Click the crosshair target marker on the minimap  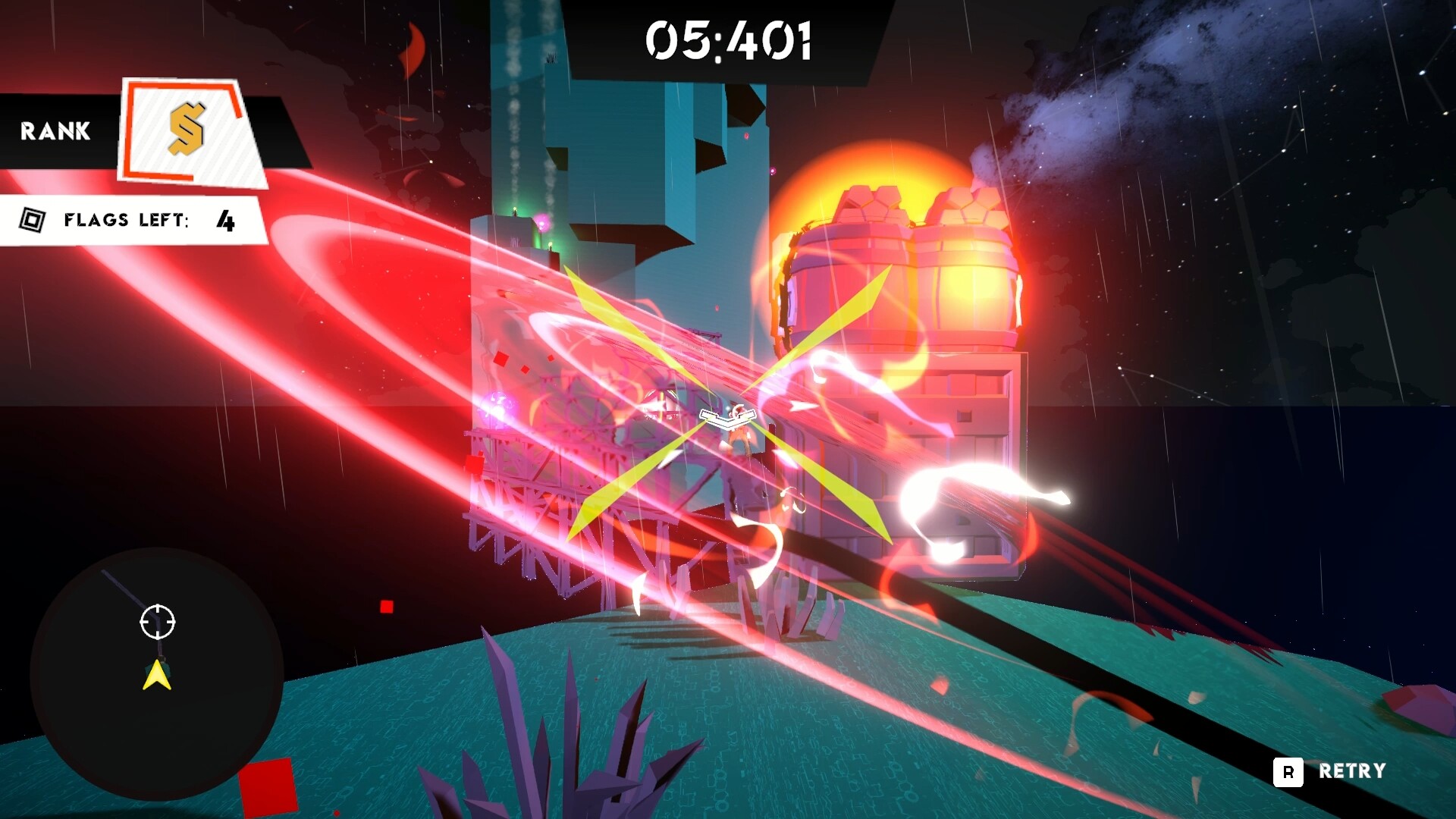pyautogui.click(x=157, y=623)
